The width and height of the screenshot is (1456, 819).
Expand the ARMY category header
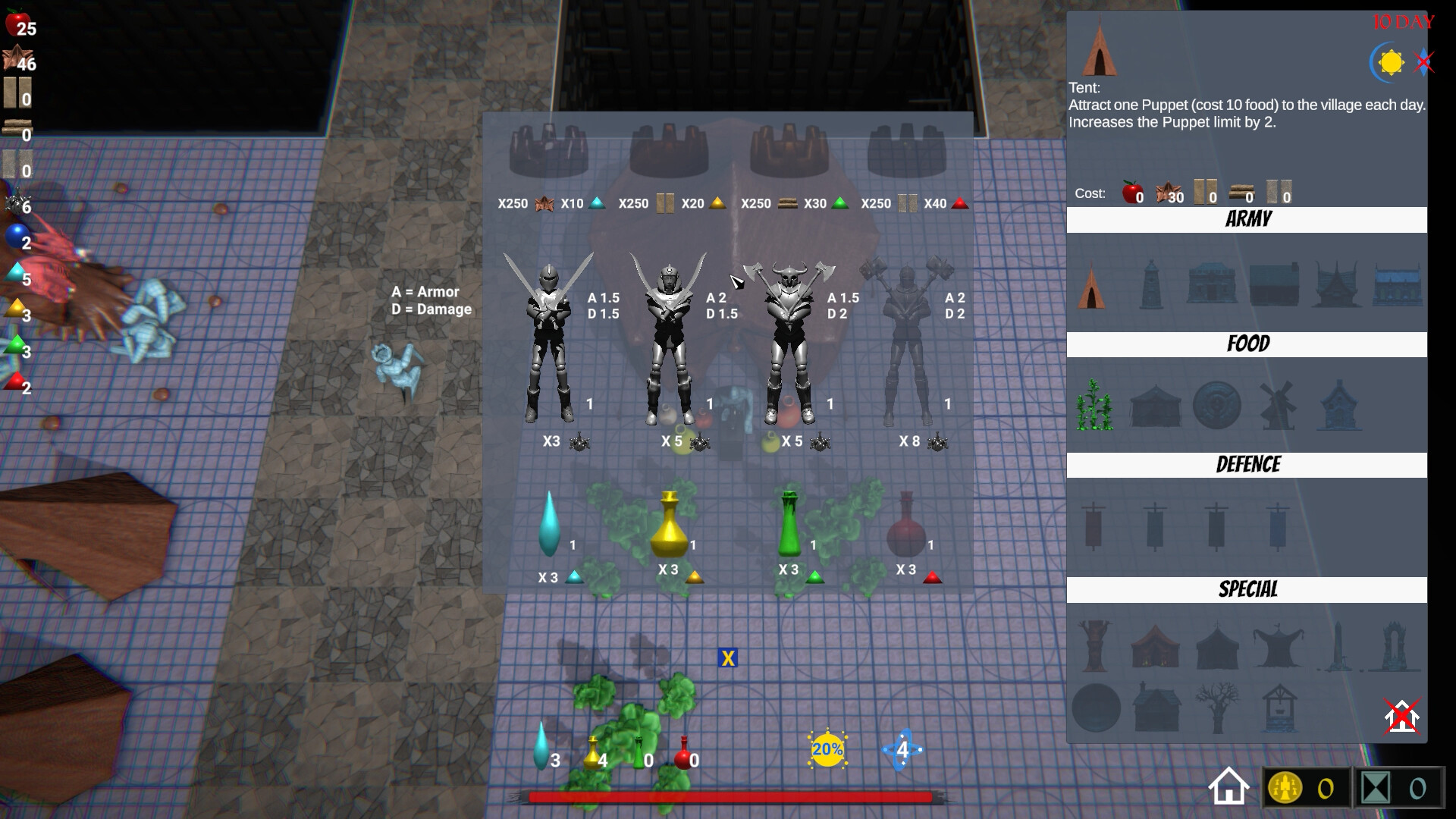(1247, 220)
